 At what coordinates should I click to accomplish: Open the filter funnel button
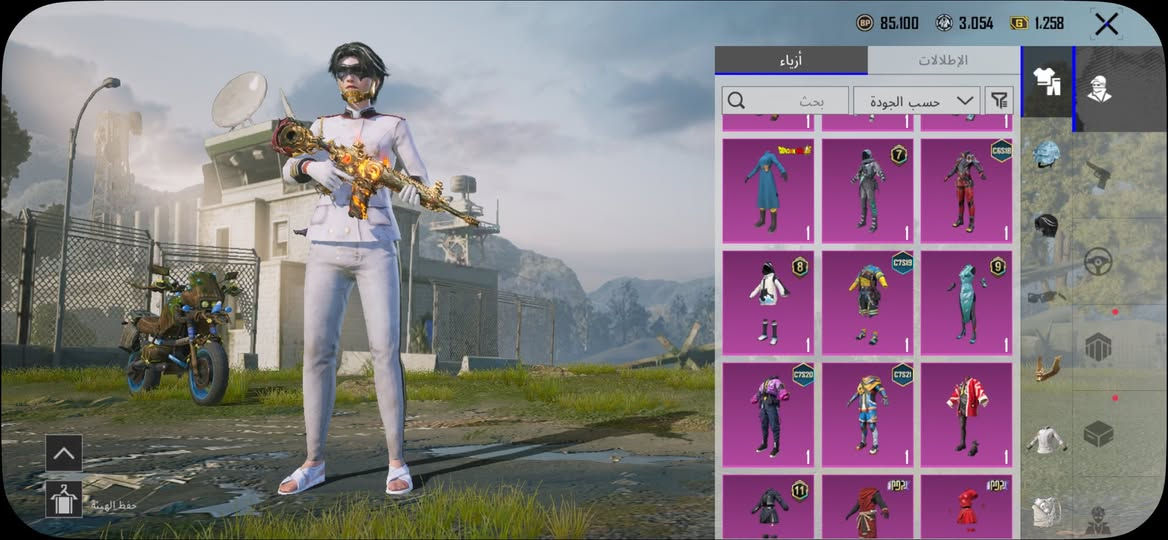(x=999, y=100)
